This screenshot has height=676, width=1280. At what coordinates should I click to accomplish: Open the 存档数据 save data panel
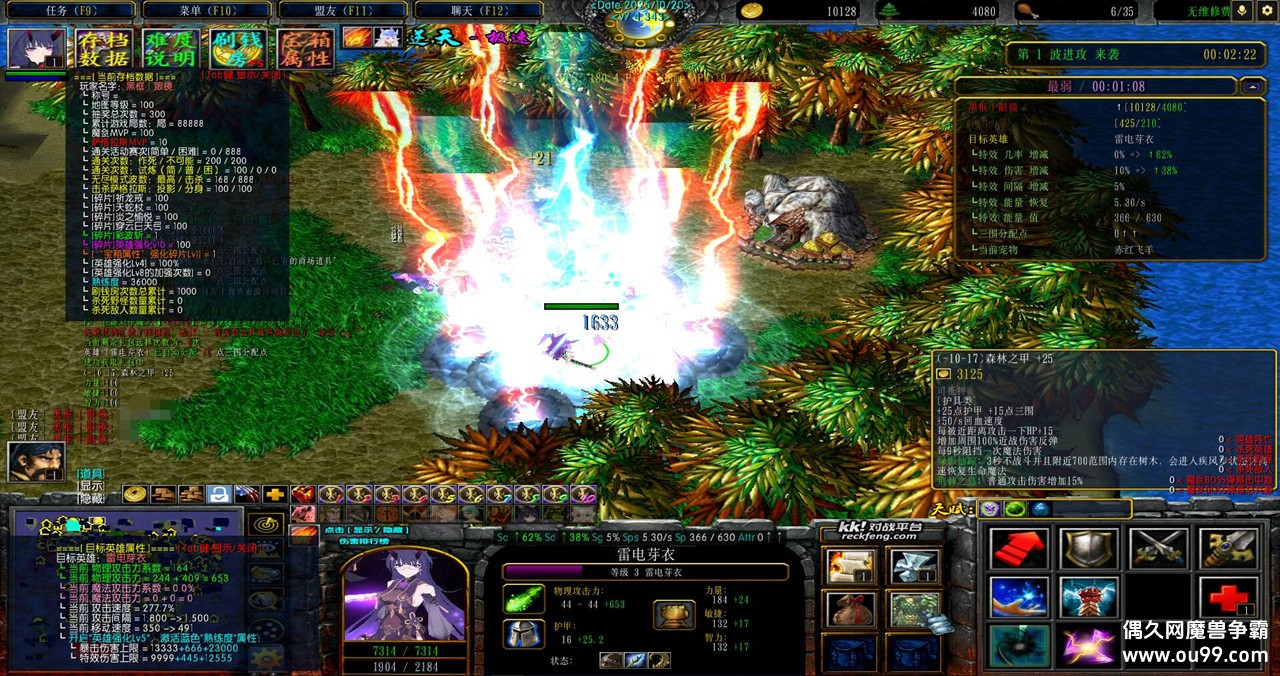pyautogui.click(x=103, y=49)
